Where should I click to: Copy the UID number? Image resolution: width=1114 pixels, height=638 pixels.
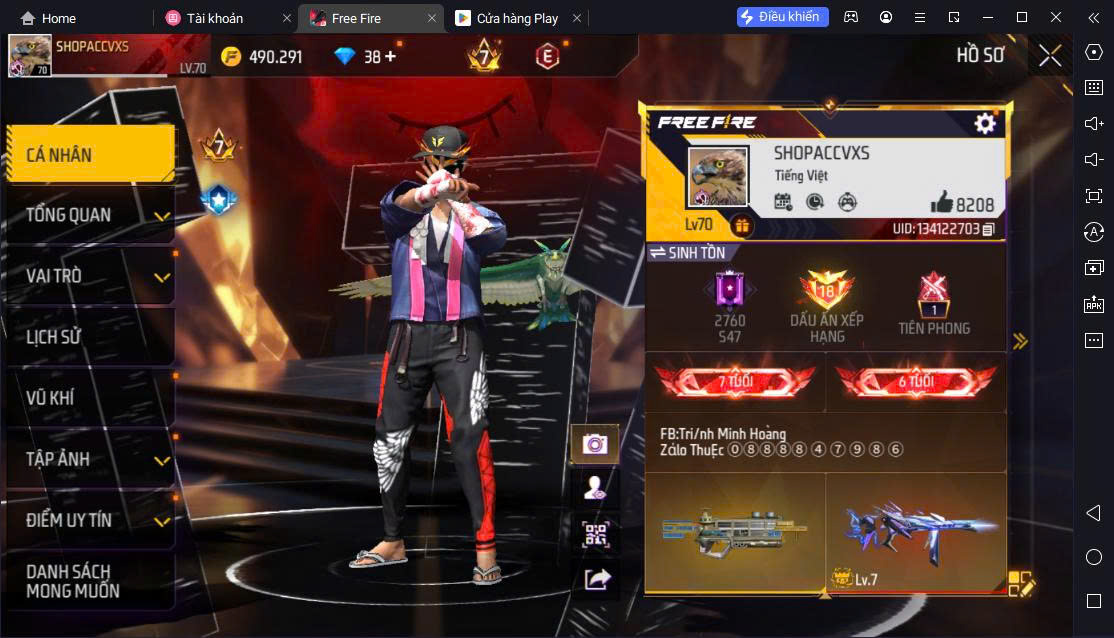[988, 230]
